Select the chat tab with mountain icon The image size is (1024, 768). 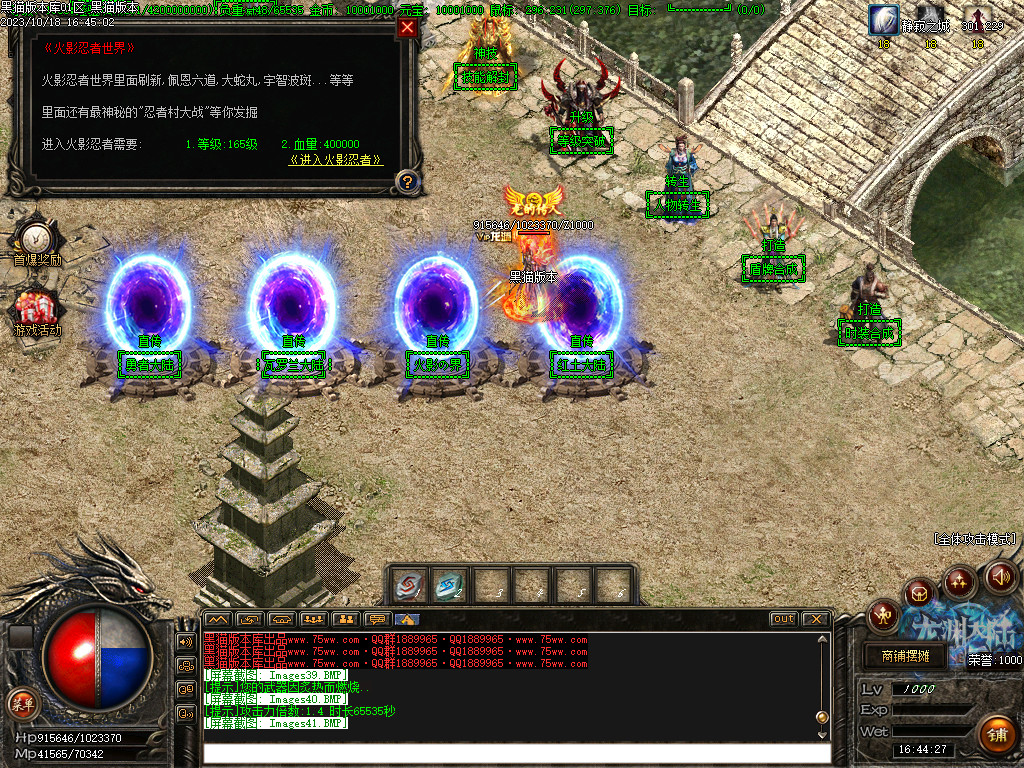[x=217, y=619]
